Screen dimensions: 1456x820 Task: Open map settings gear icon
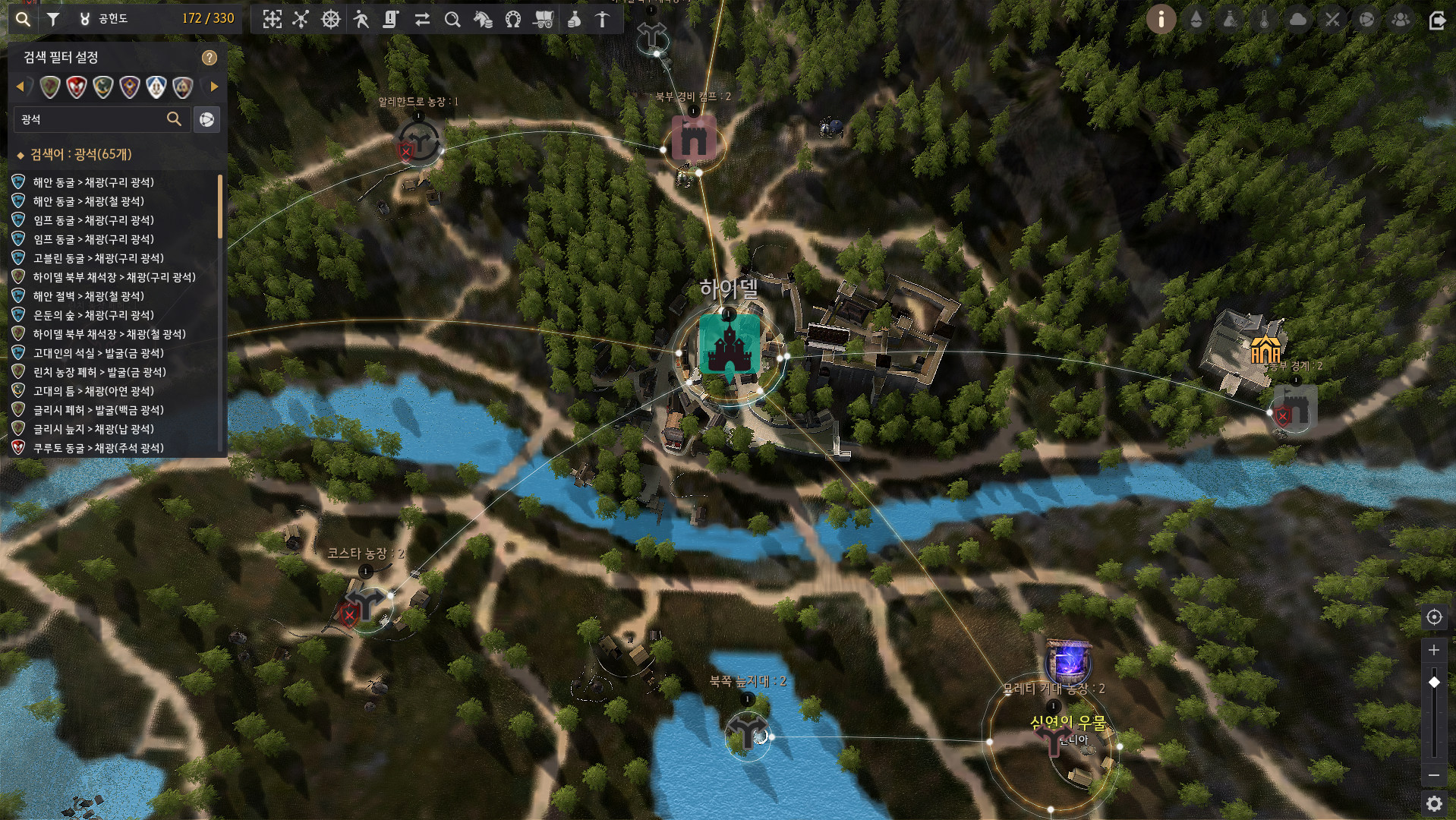click(1434, 803)
